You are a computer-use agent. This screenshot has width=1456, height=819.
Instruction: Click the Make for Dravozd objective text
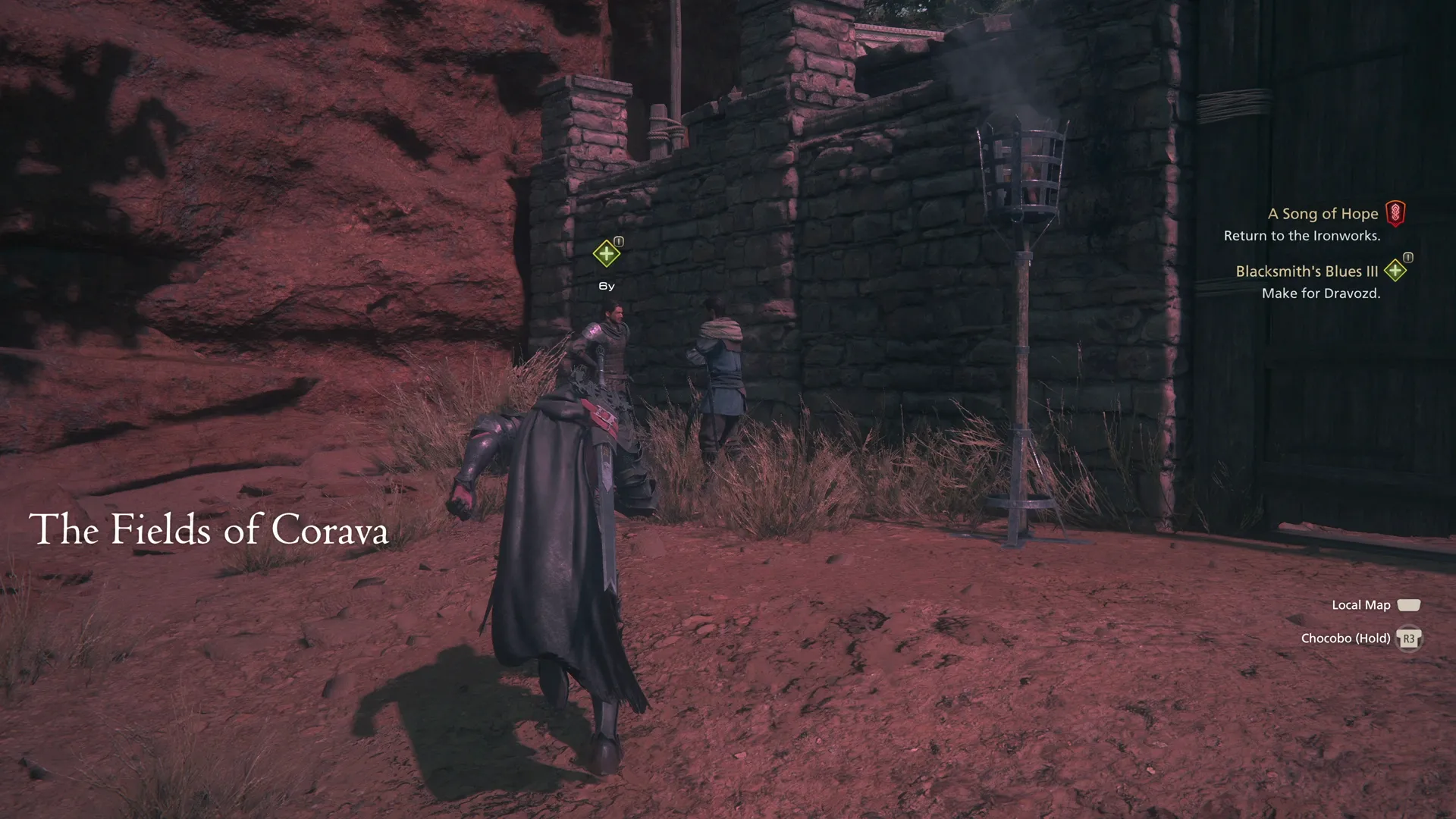[1323, 293]
